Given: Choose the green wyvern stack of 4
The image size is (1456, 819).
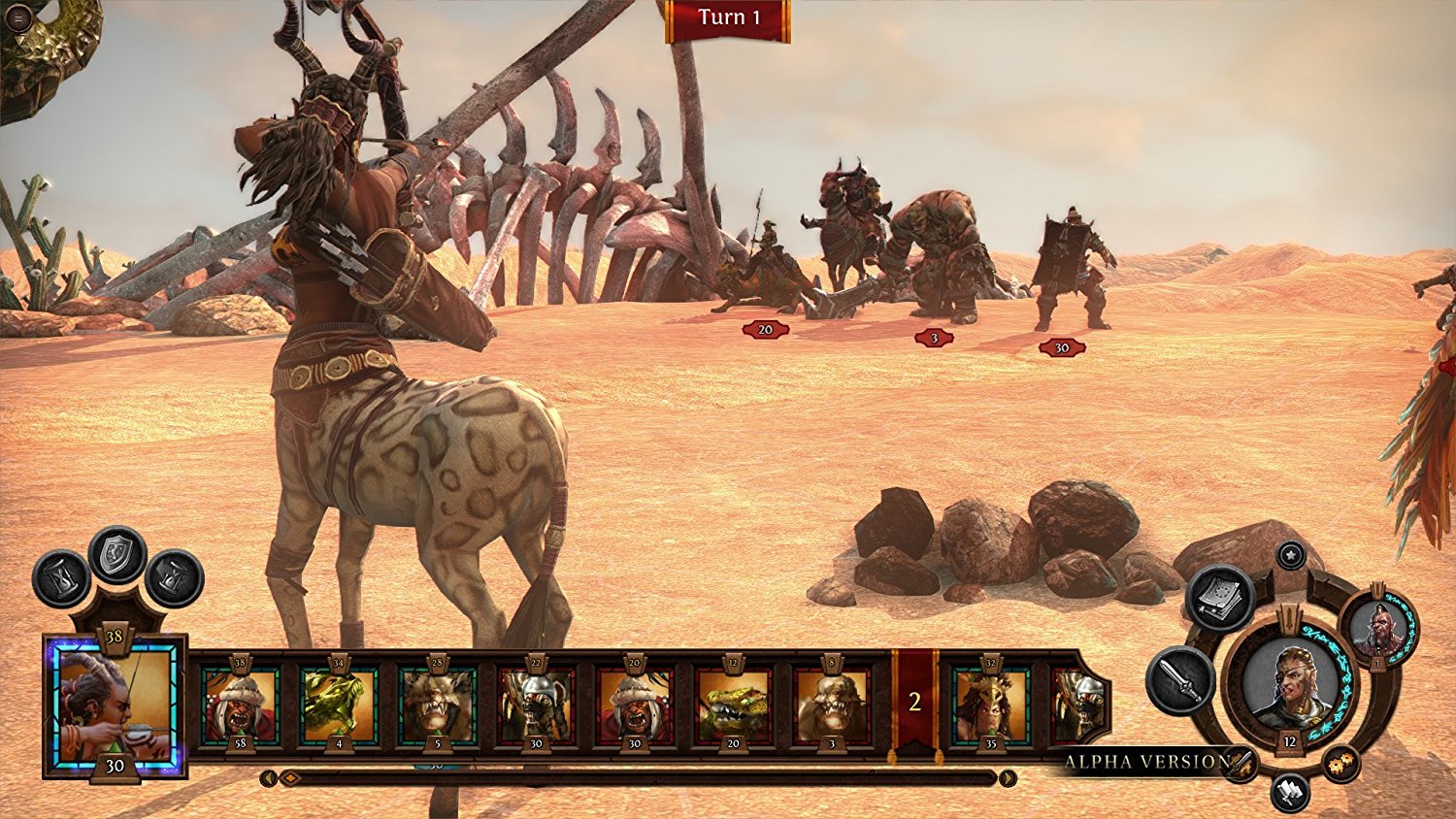Looking at the screenshot, I should pos(338,704).
